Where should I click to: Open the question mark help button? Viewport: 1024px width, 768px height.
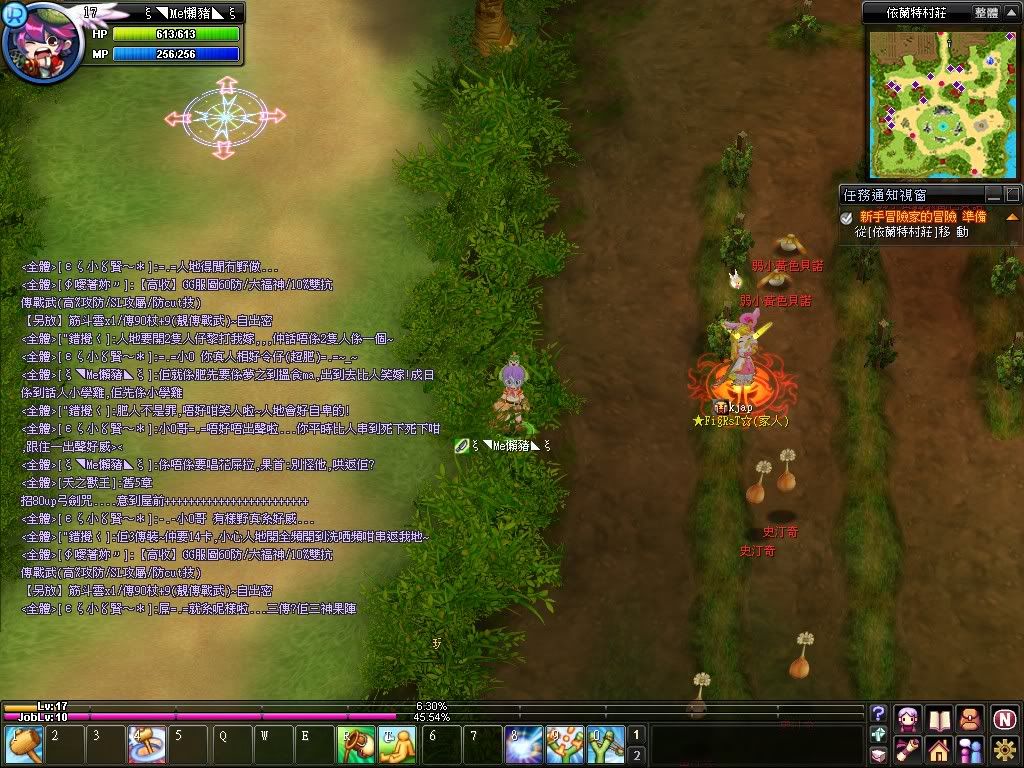pos(879,714)
